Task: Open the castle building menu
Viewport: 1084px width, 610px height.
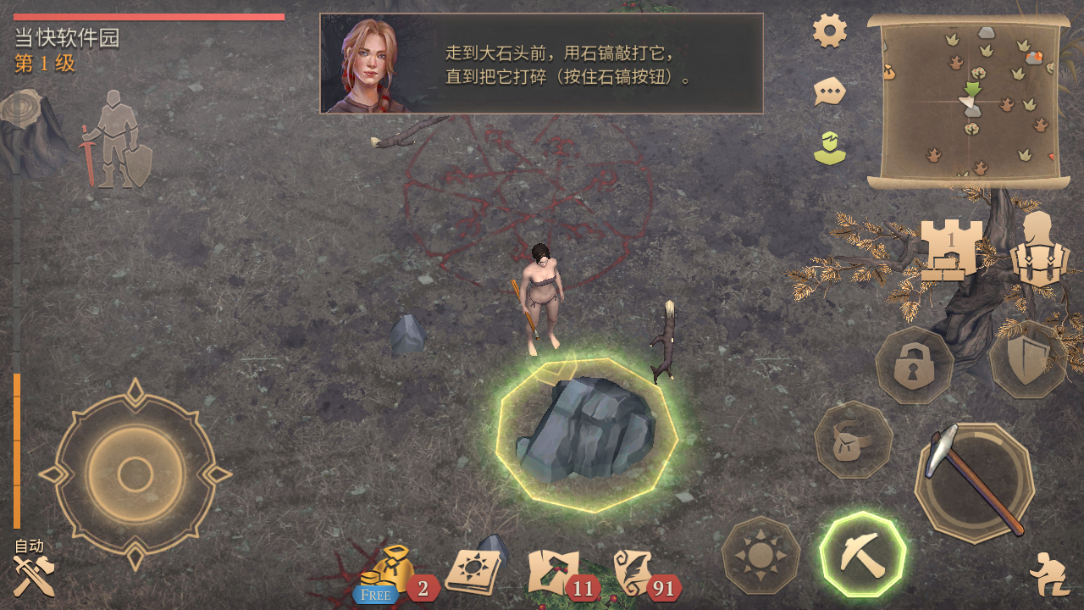Action: (949, 250)
